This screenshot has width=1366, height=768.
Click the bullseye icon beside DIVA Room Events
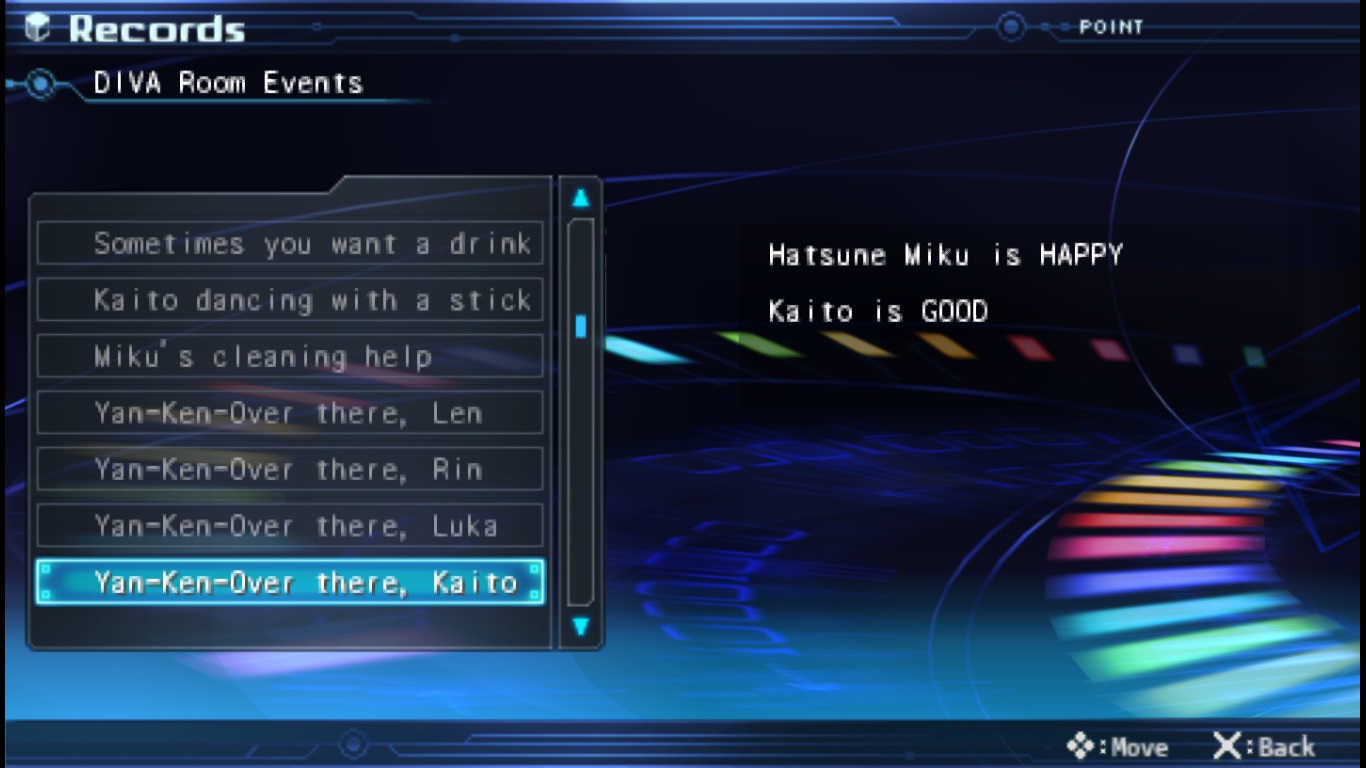pyautogui.click(x=40, y=84)
